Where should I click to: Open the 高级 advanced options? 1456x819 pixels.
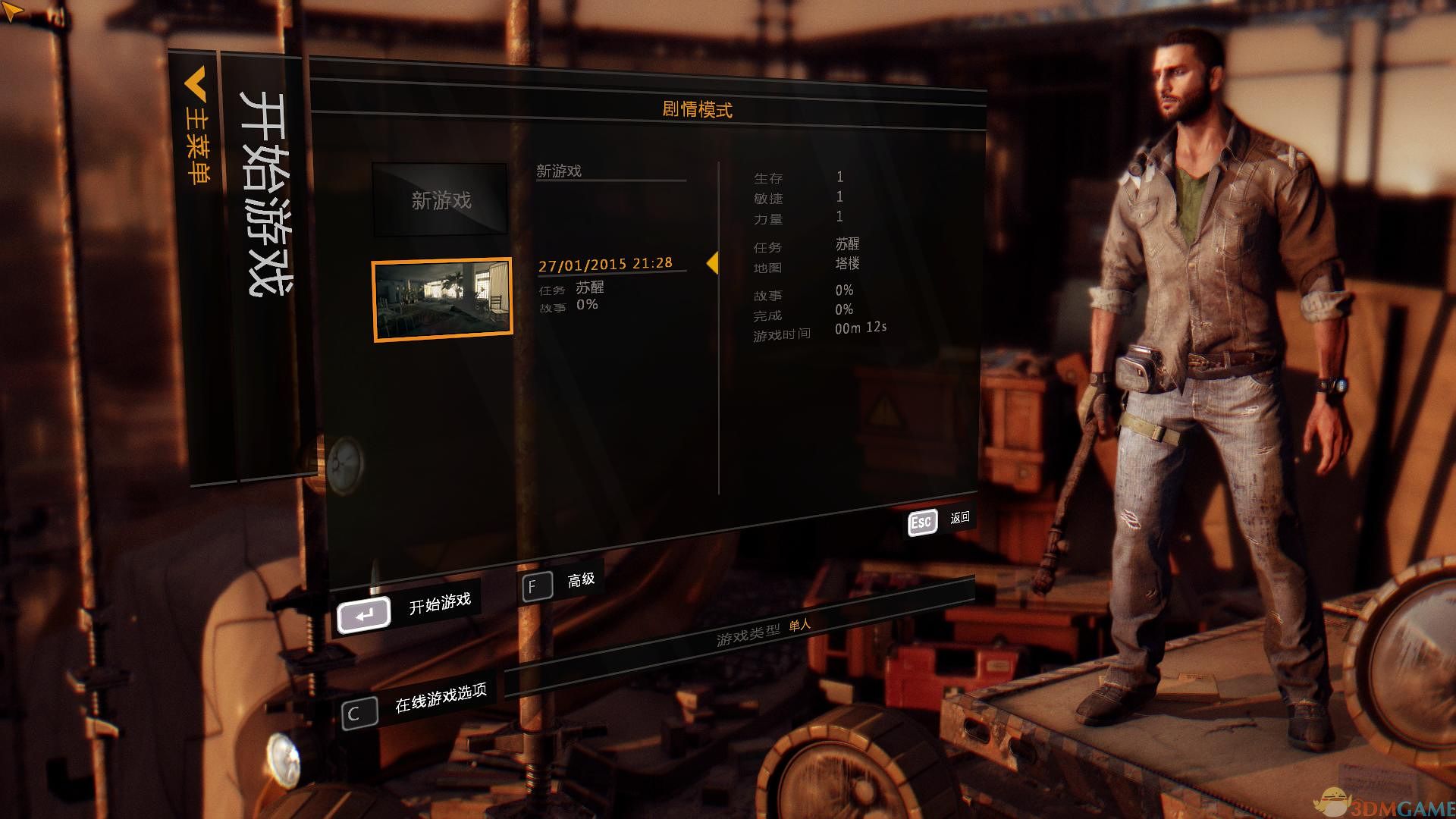(560, 584)
